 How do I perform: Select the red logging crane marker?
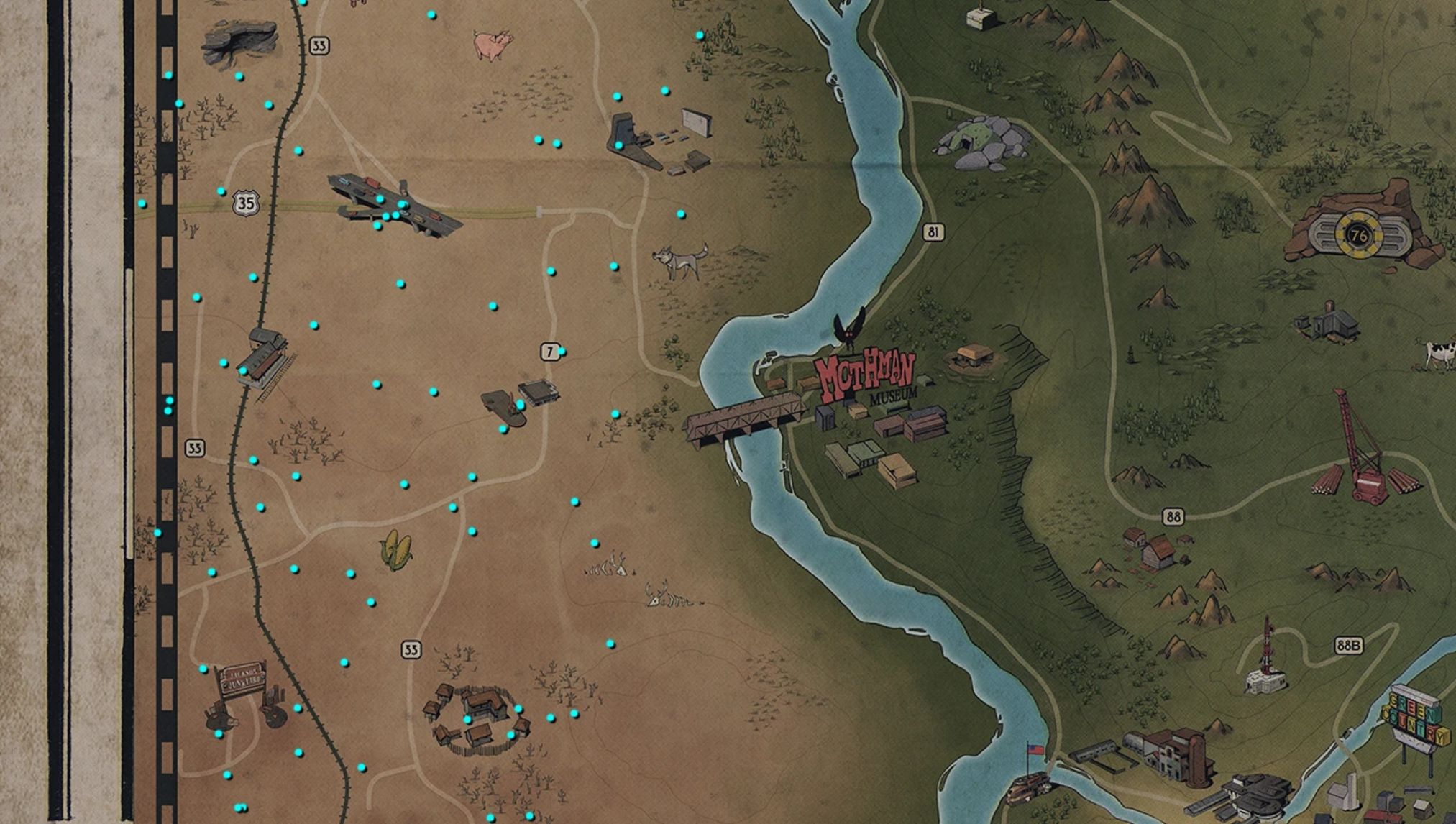1363,454
